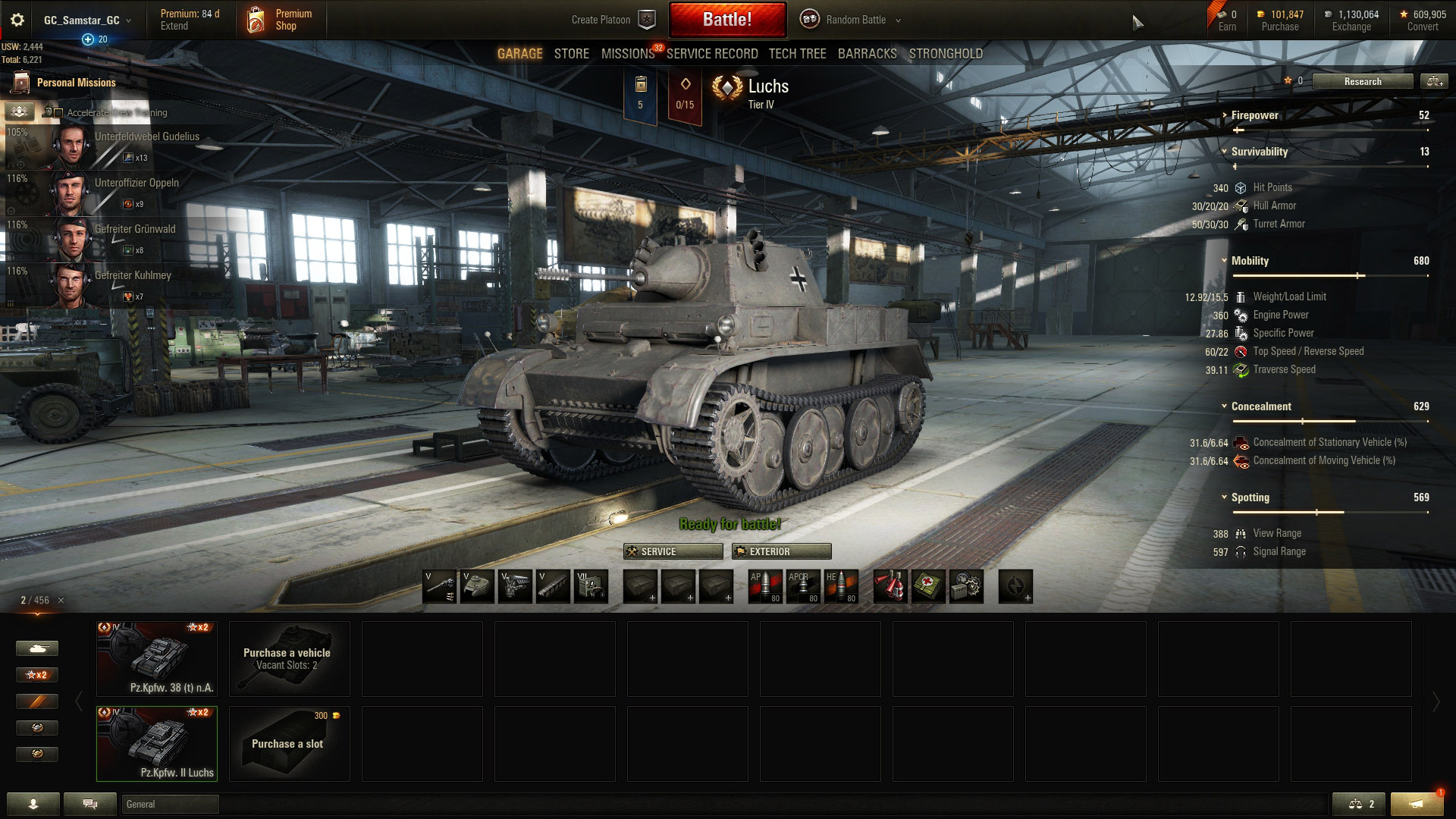
Task: Toggle the Accelerate Crew Training checkbox
Action: (58, 113)
